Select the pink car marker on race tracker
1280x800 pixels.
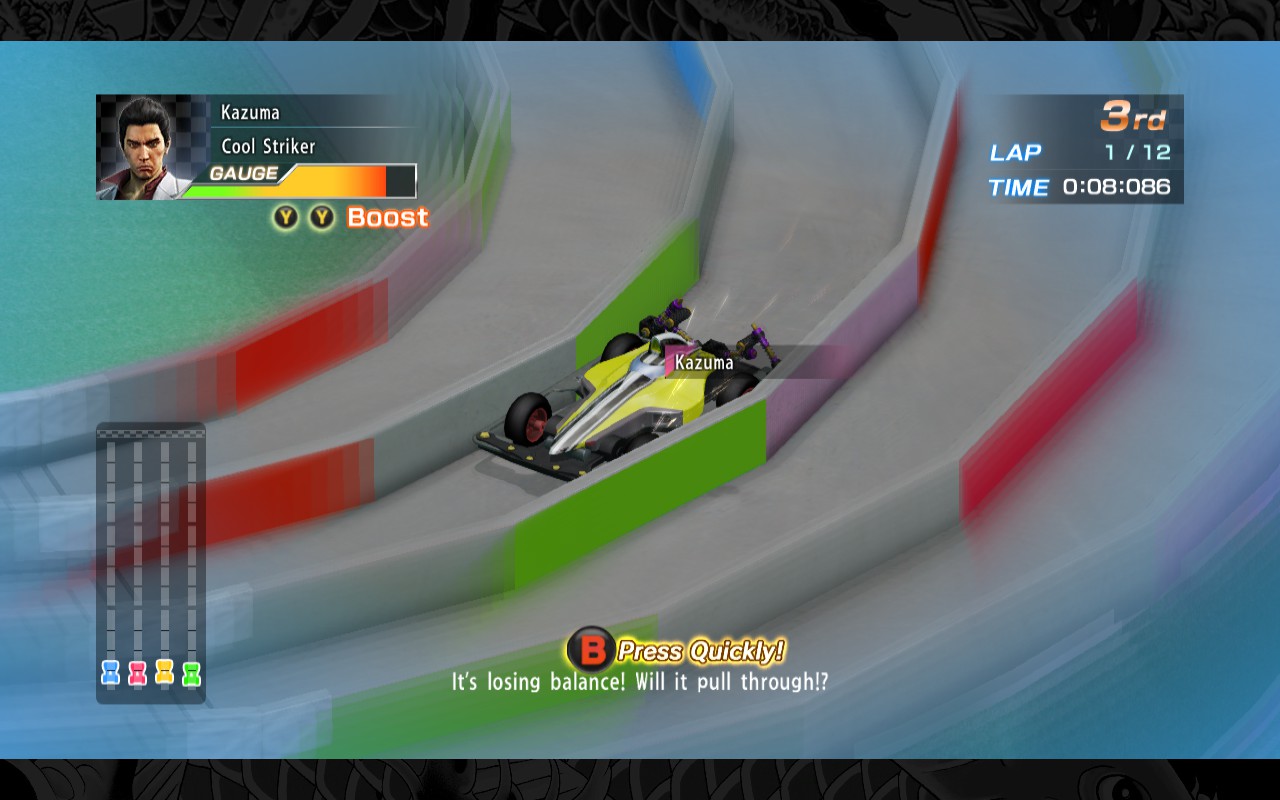tap(138, 673)
